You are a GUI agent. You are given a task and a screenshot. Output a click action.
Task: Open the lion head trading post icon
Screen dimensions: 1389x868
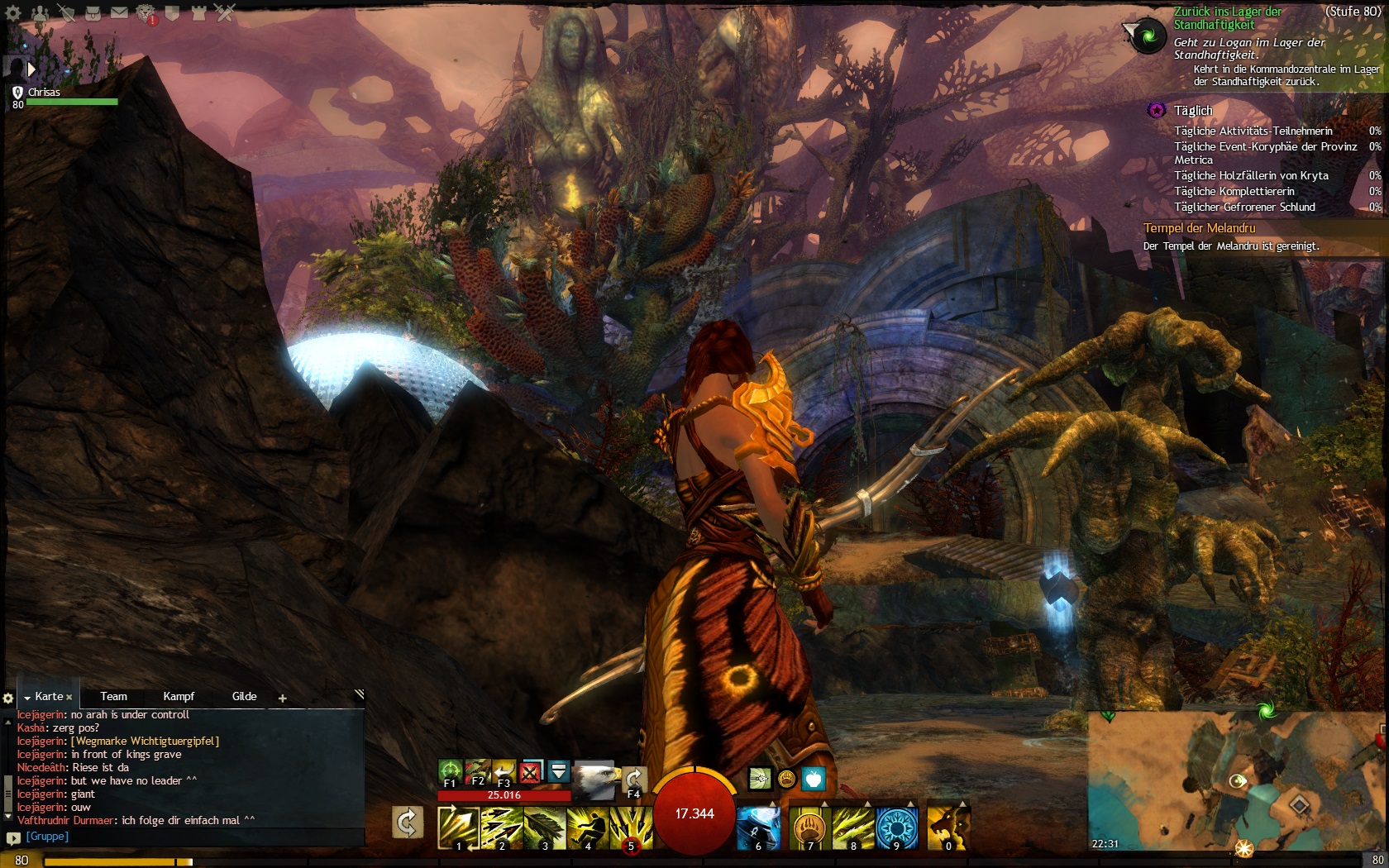[x=146, y=13]
